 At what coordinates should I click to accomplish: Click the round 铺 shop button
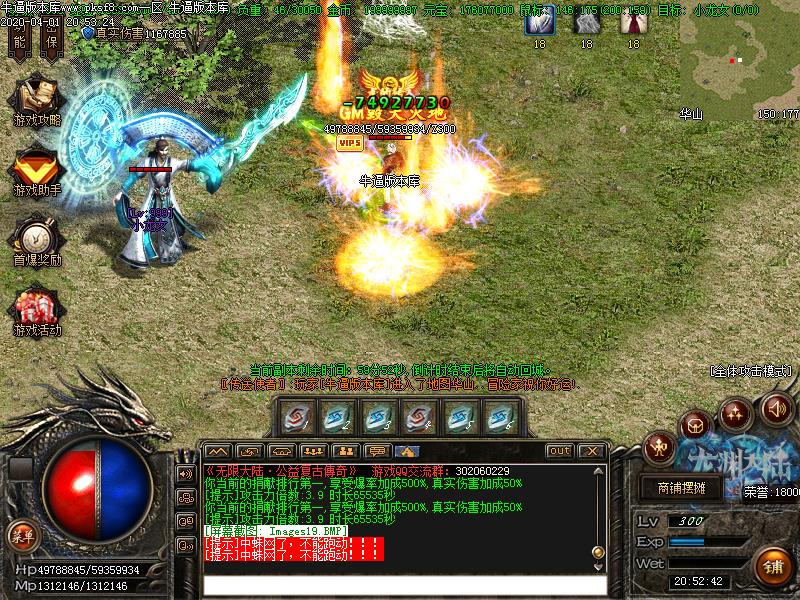[773, 567]
